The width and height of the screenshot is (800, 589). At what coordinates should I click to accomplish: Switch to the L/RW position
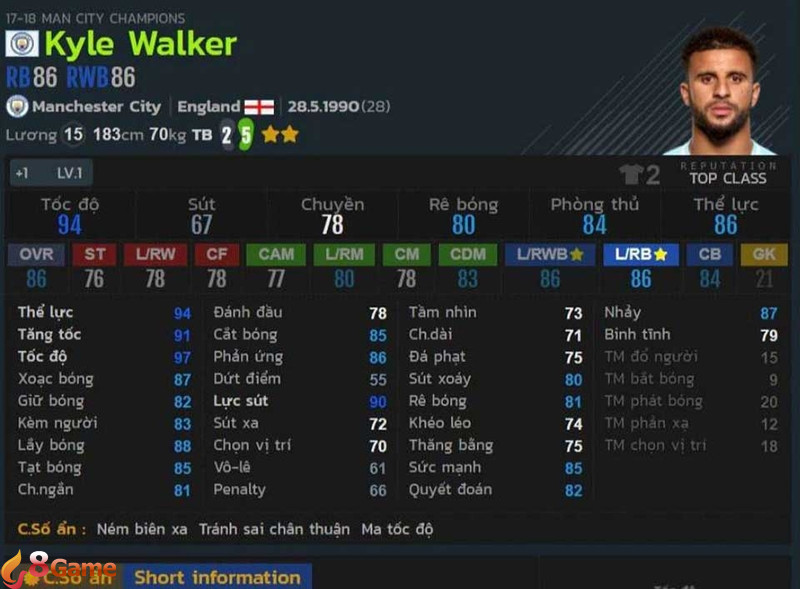click(155, 254)
